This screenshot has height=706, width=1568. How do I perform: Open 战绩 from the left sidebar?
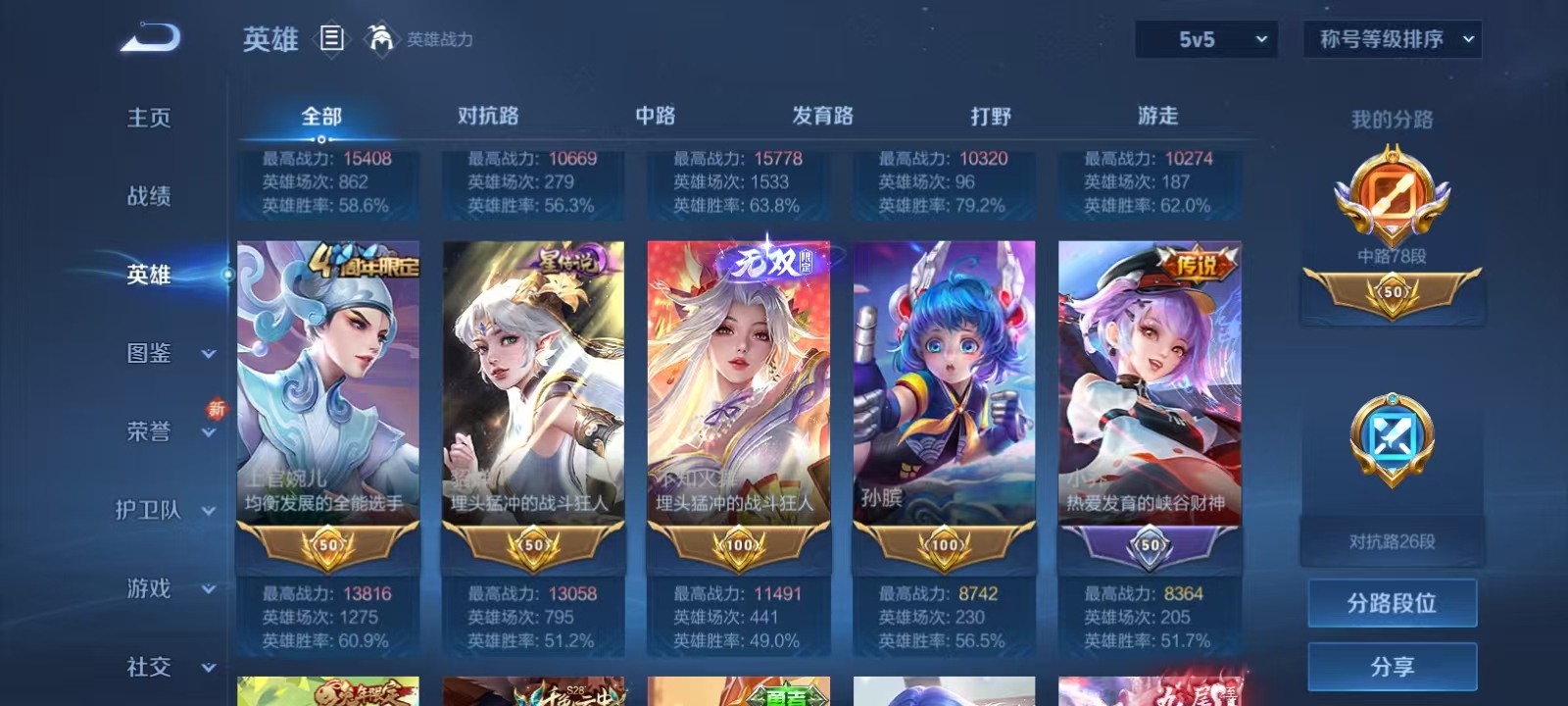149,198
